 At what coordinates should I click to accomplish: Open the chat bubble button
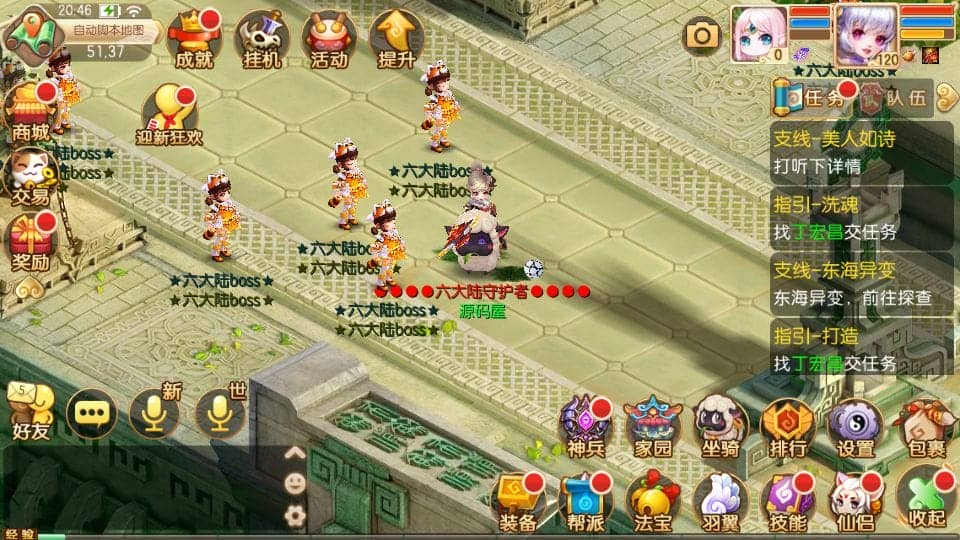91,412
